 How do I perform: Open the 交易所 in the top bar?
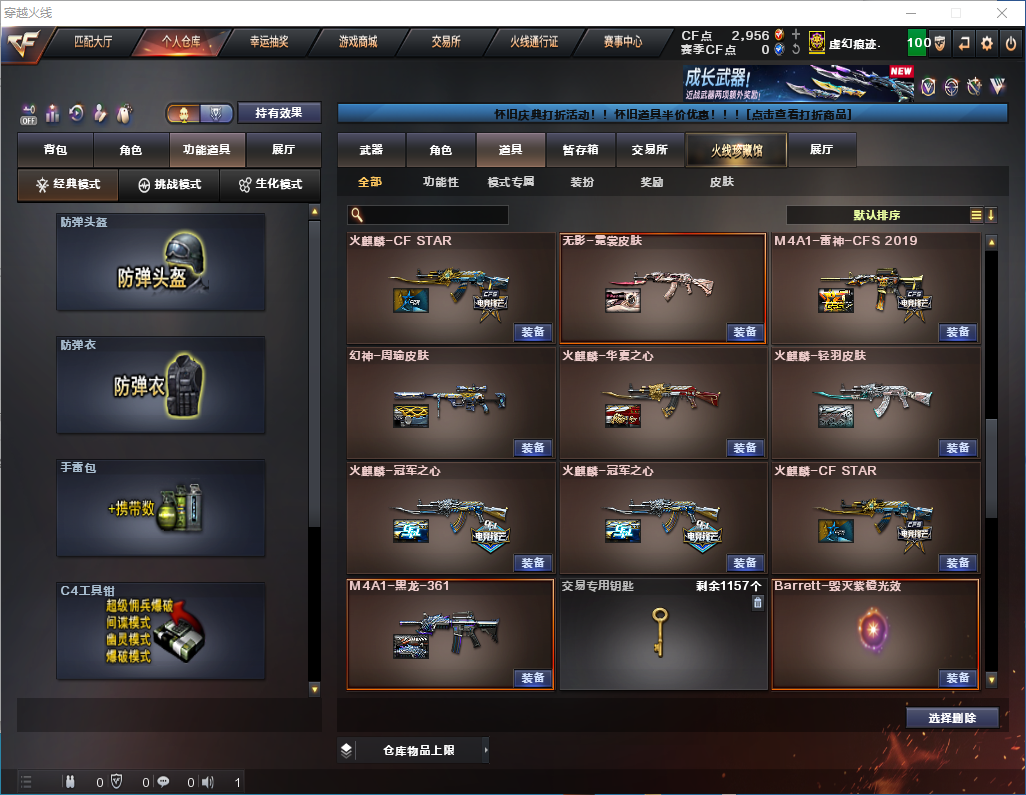(x=446, y=42)
